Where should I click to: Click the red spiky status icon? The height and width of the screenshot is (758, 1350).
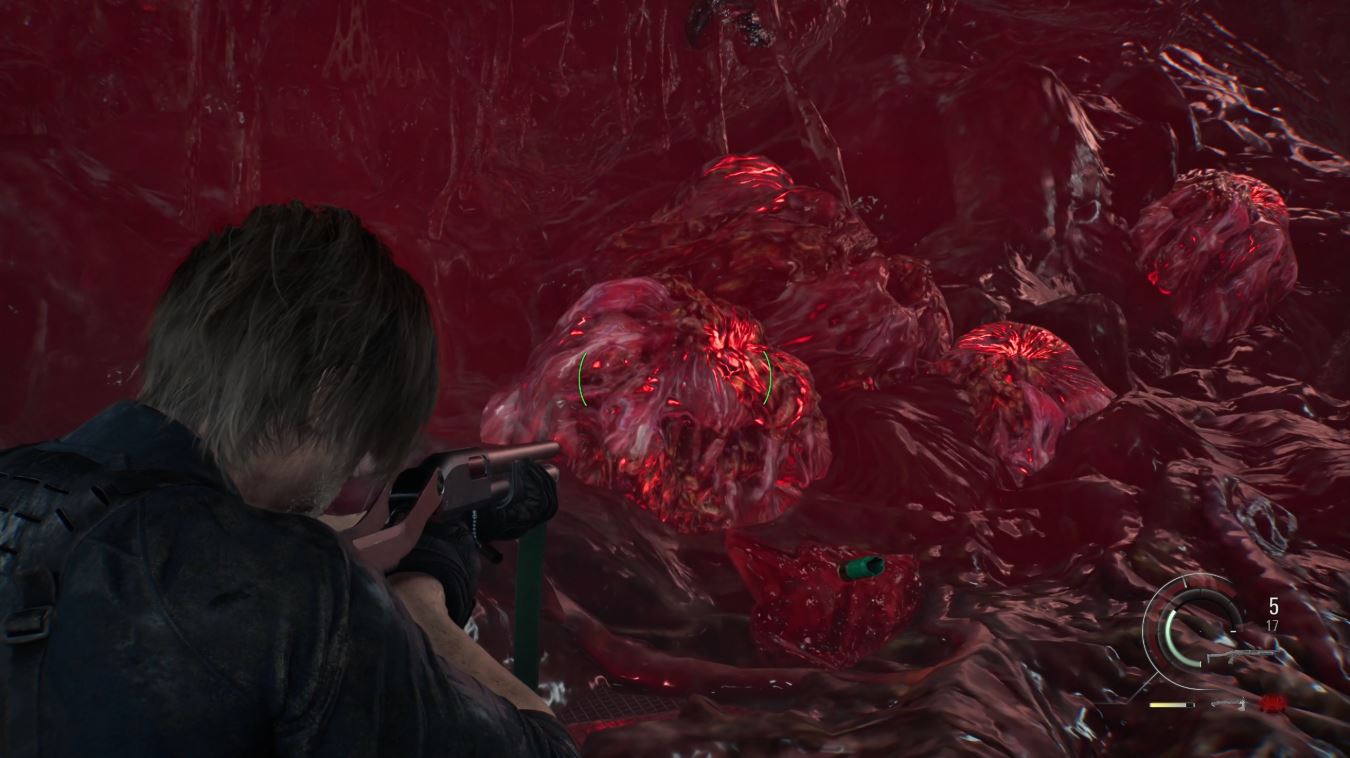coord(1274,703)
